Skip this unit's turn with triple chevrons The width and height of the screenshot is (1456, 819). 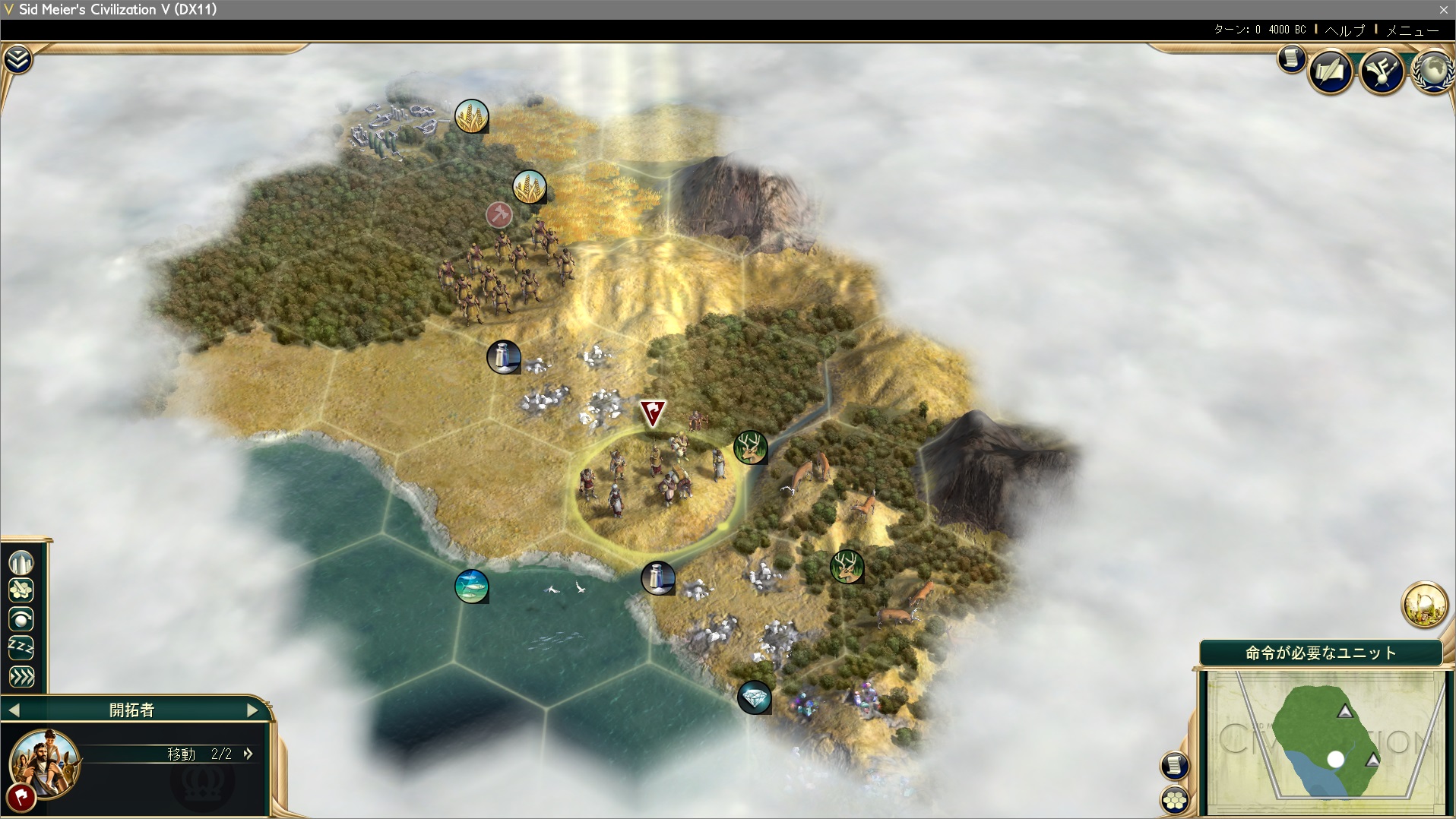pos(21,676)
